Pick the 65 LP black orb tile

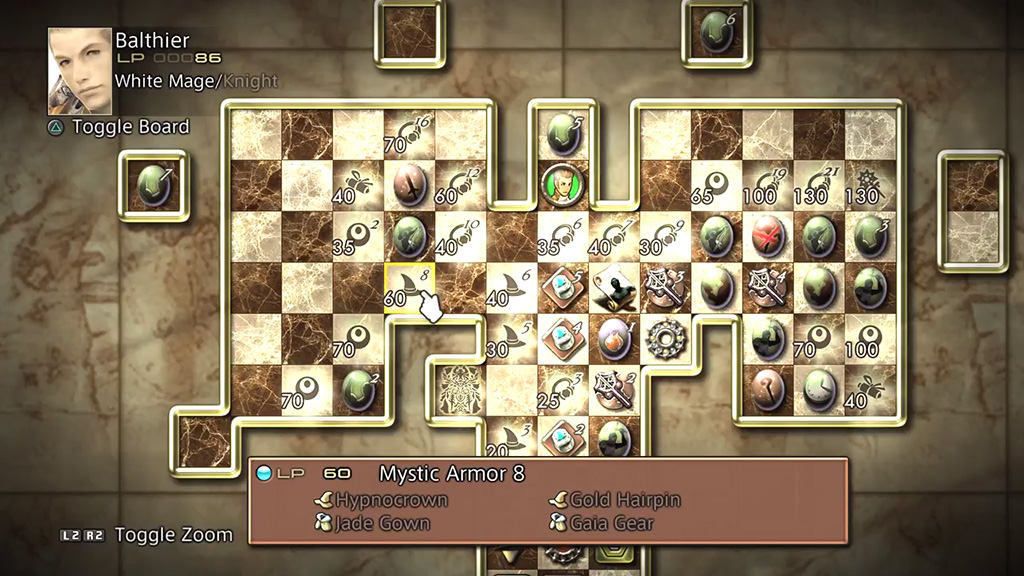click(716, 186)
